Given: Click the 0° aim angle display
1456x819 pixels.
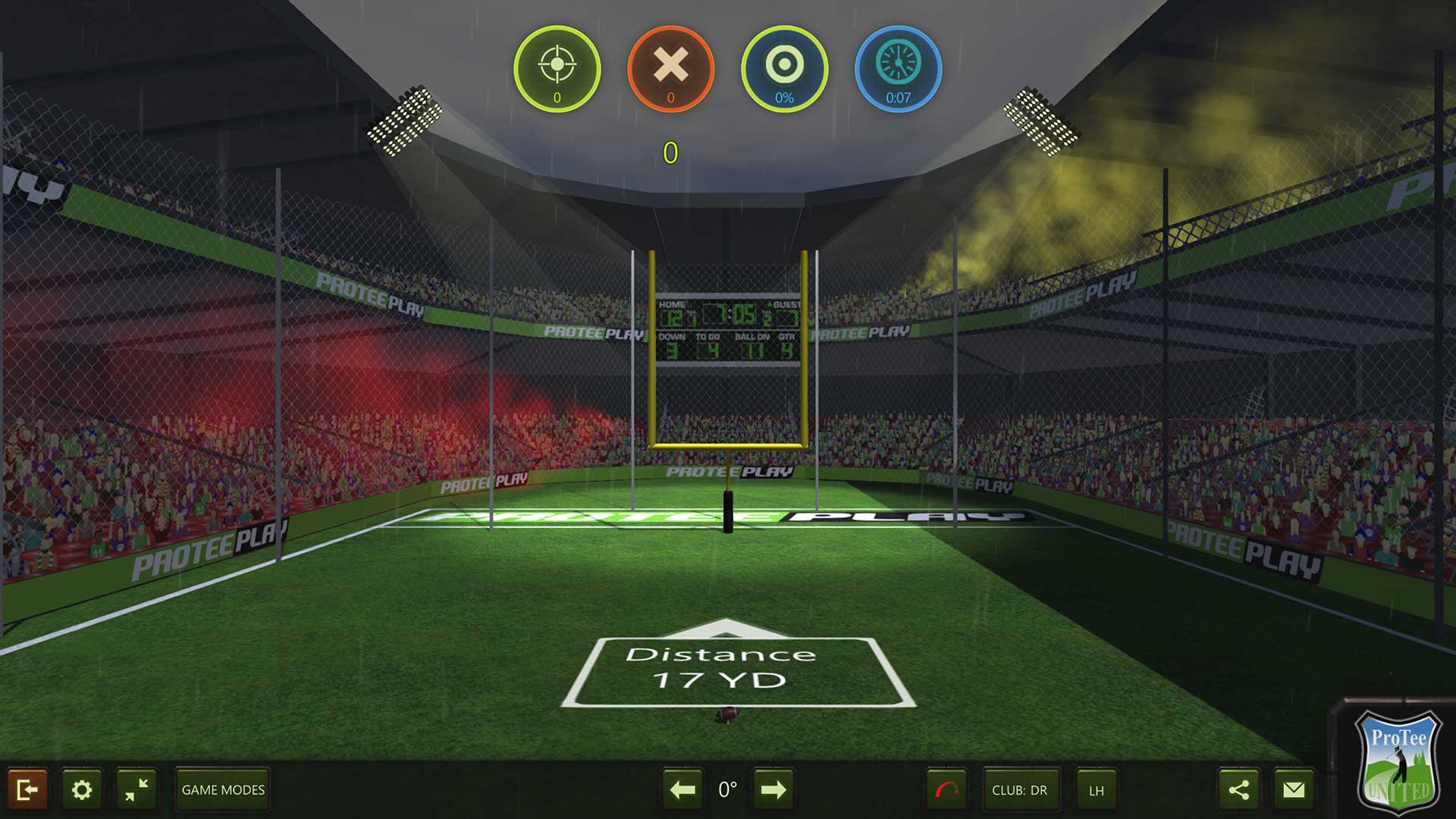Looking at the screenshot, I should click(727, 789).
